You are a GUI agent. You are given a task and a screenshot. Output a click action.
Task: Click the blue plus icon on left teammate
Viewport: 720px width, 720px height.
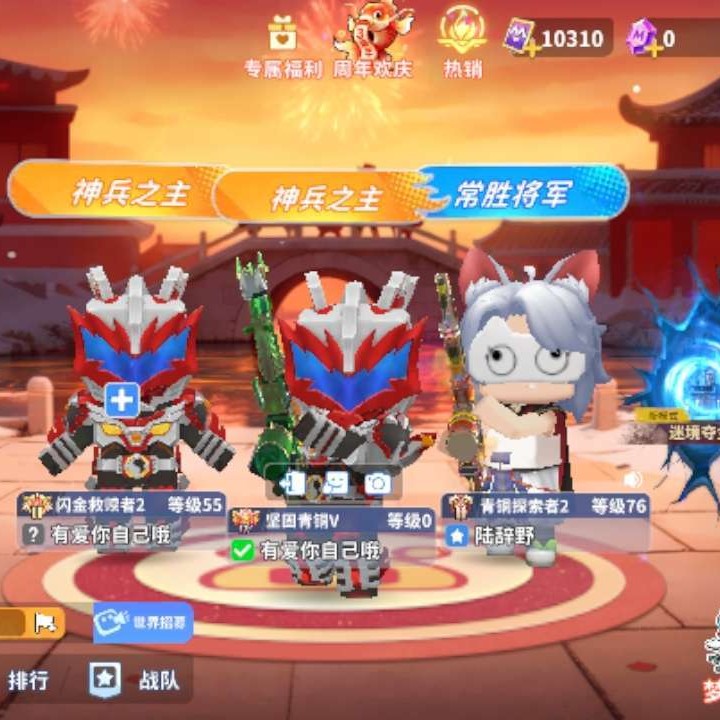click(x=122, y=401)
